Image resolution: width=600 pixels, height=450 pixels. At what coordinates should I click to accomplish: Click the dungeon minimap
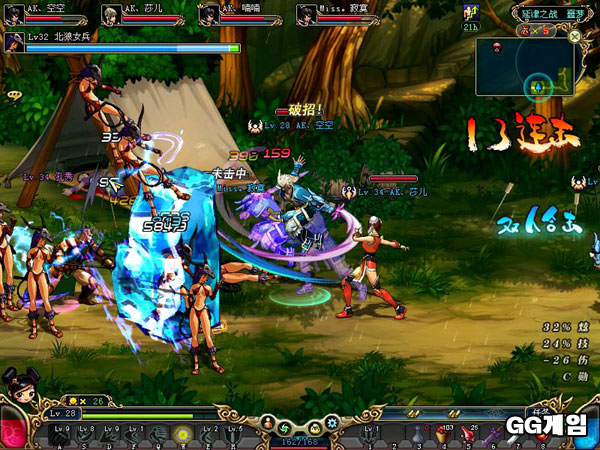[x=524, y=67]
